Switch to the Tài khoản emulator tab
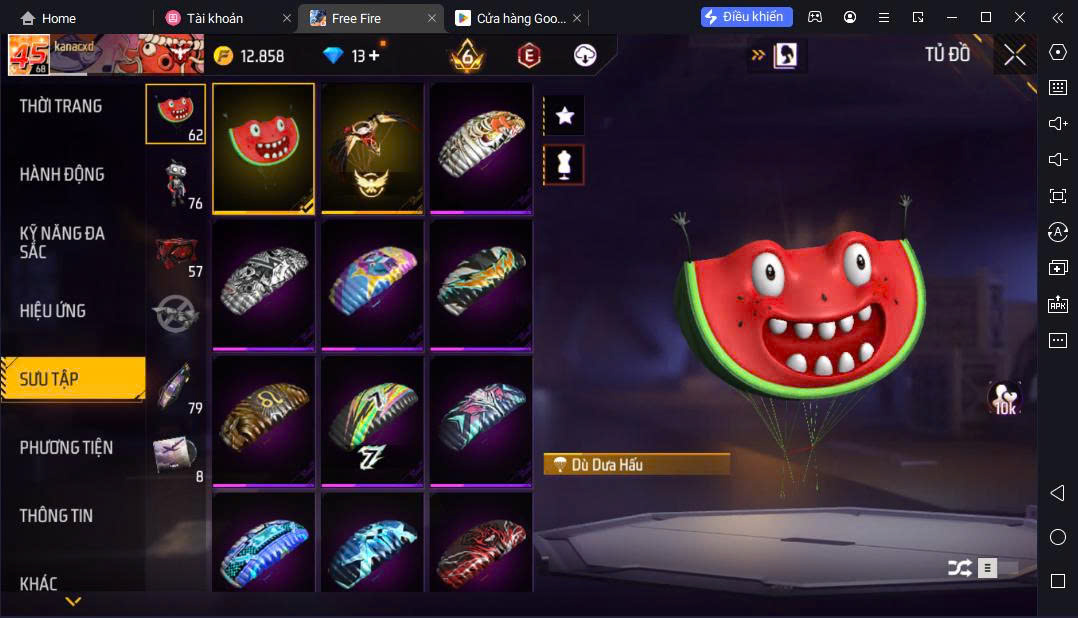The height and width of the screenshot is (618, 1078). tap(214, 18)
